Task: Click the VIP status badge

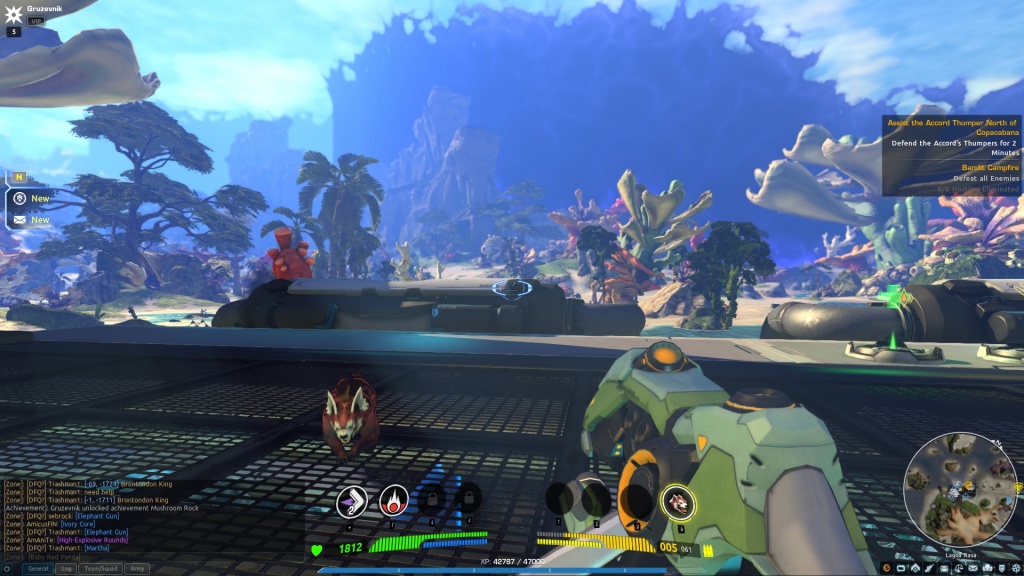Action: pyautogui.click(x=36, y=21)
